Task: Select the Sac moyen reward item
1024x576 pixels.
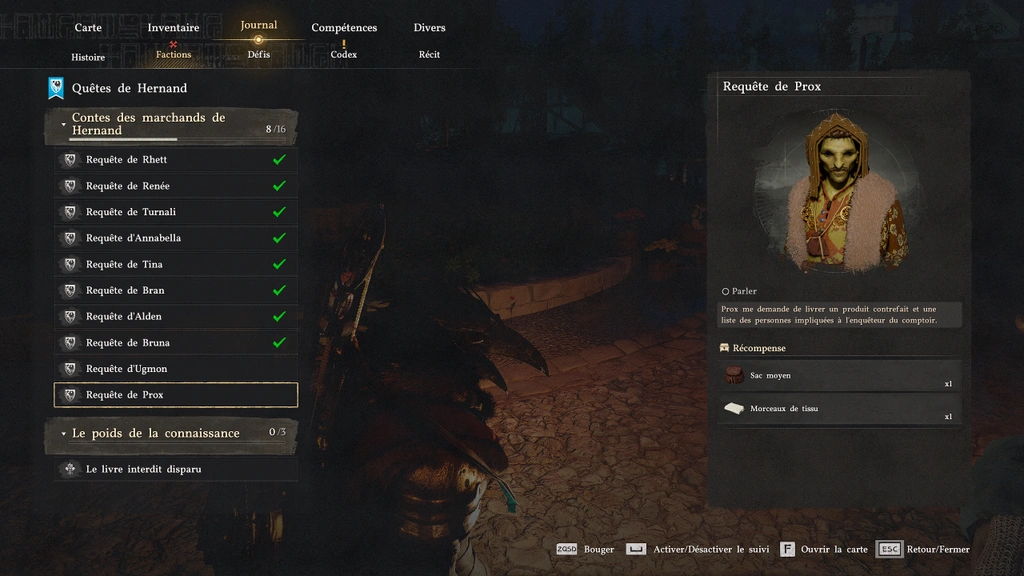Action: pyautogui.click(x=838, y=376)
